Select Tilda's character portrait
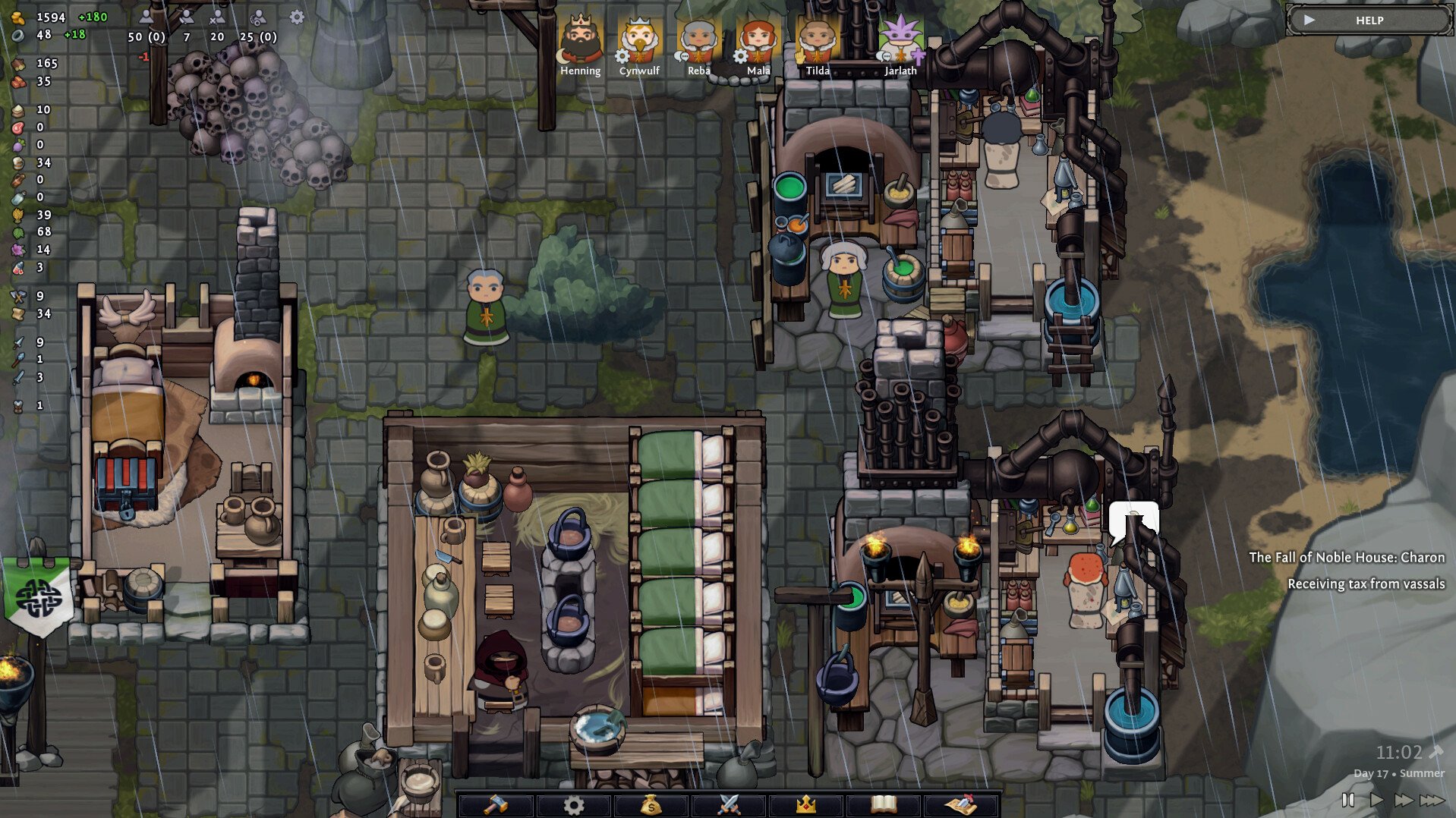Viewport: 1456px width, 818px height. (818, 34)
